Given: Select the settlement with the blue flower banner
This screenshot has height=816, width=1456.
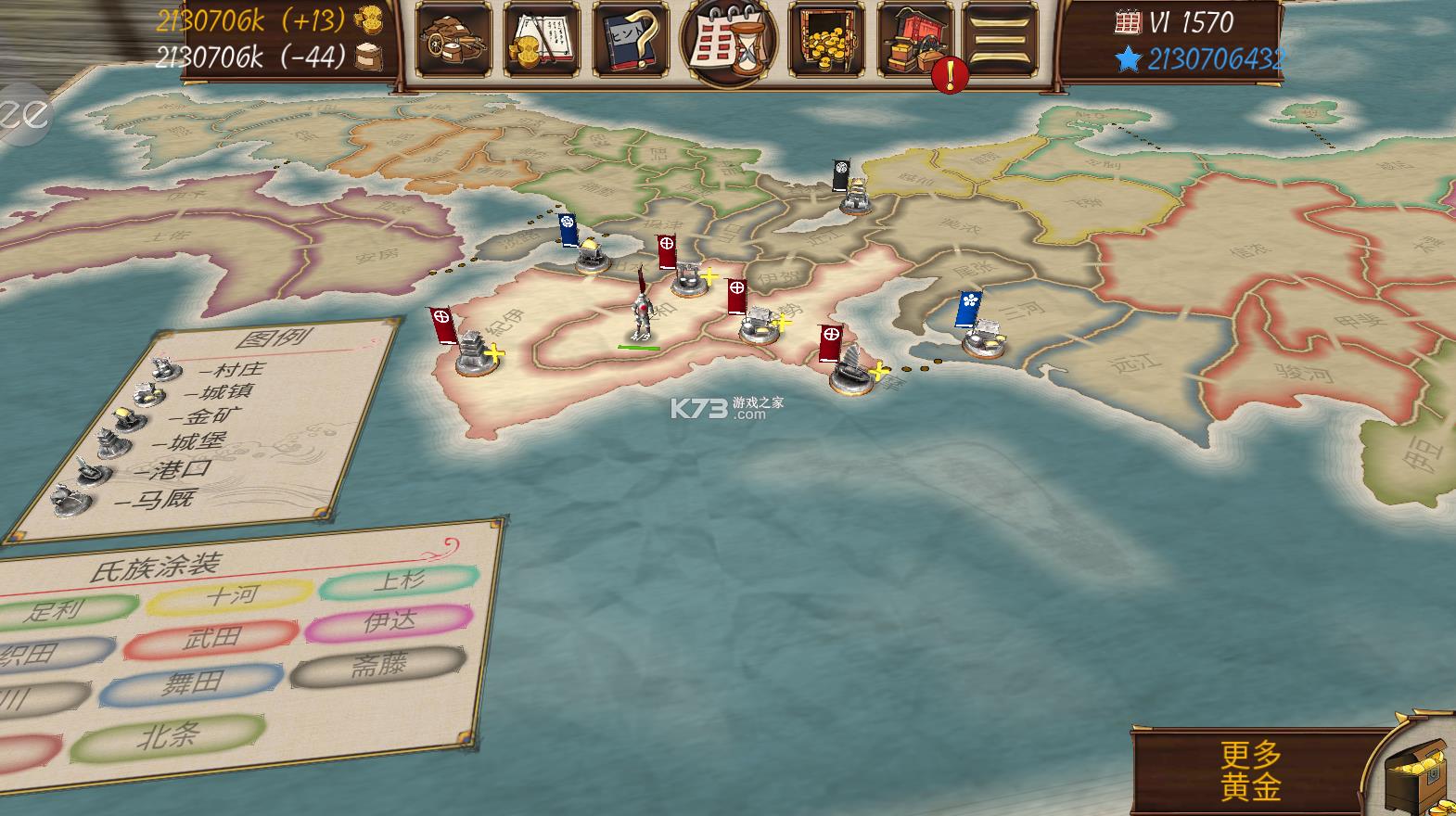Looking at the screenshot, I should (979, 334).
